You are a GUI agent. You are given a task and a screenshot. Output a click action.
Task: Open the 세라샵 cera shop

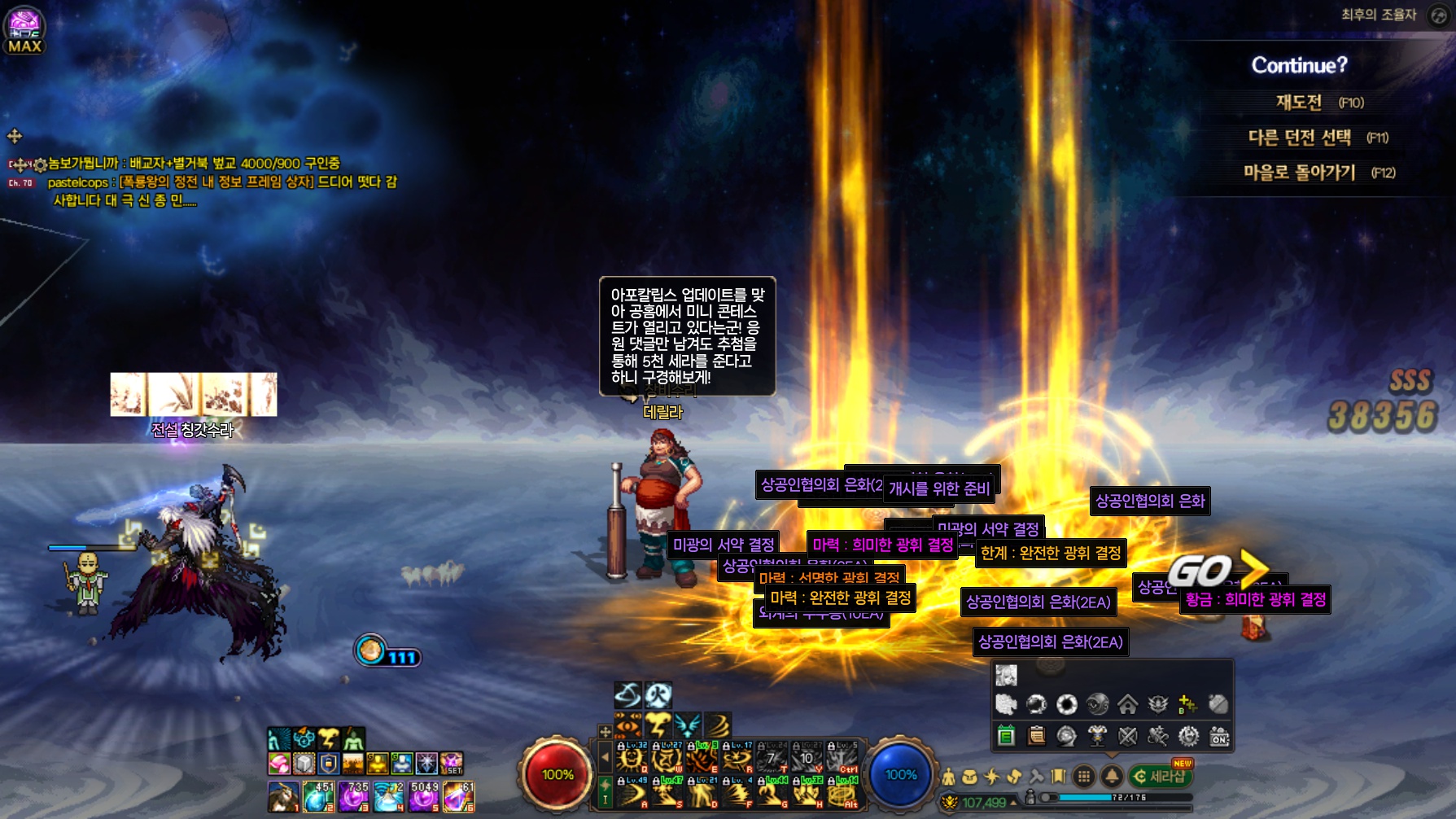pyautogui.click(x=1161, y=777)
